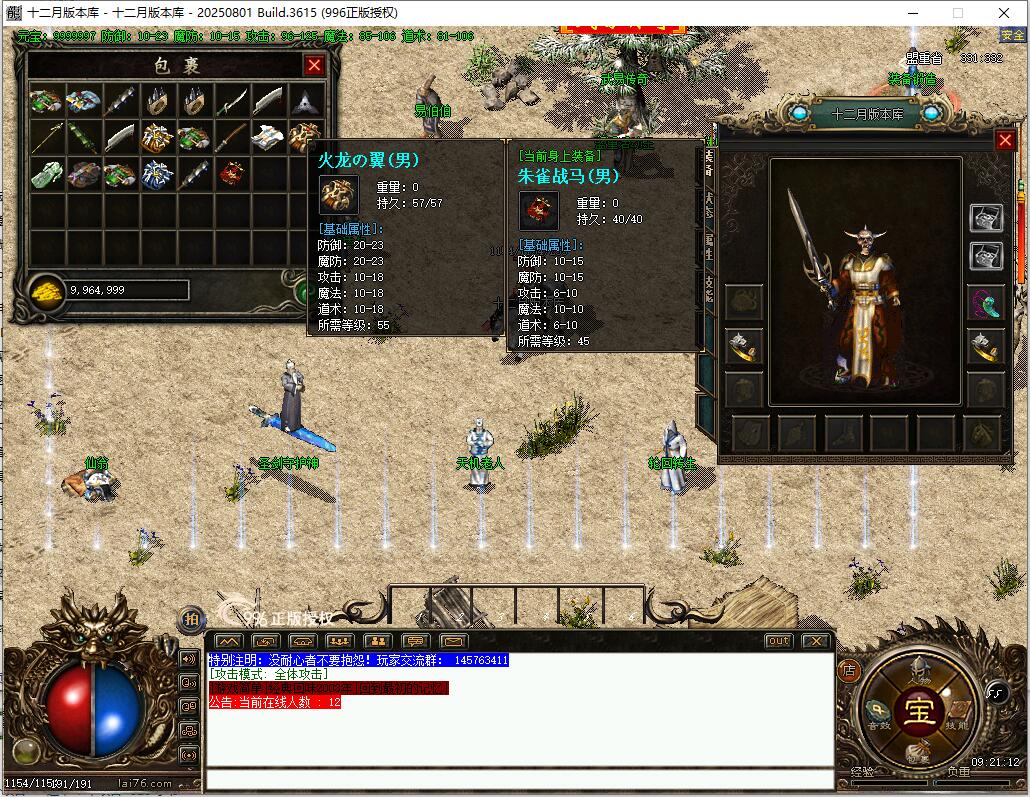Click the gold ingot currency icon
This screenshot has width=1030, height=797.
[46, 290]
